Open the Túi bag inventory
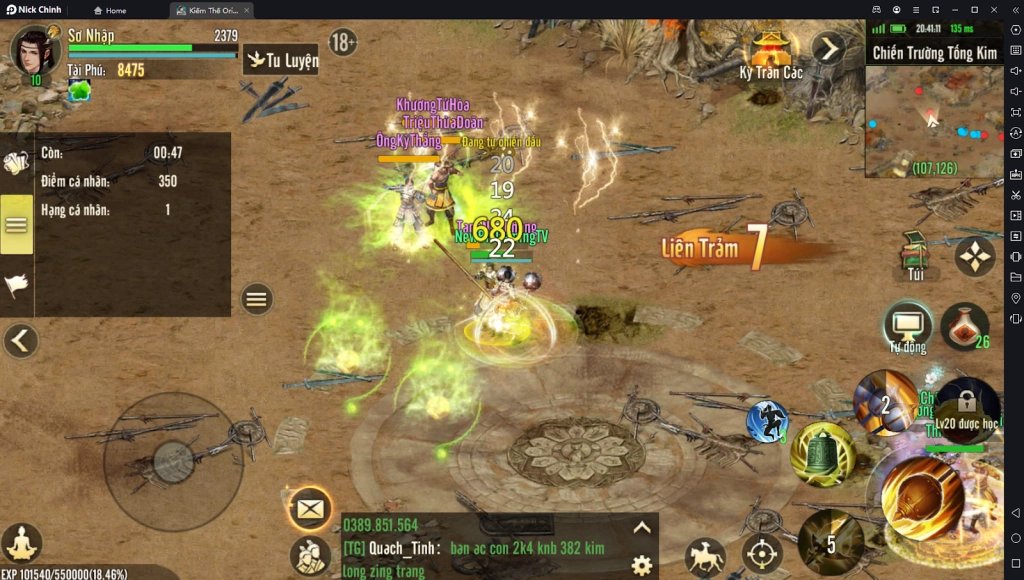 coord(913,255)
